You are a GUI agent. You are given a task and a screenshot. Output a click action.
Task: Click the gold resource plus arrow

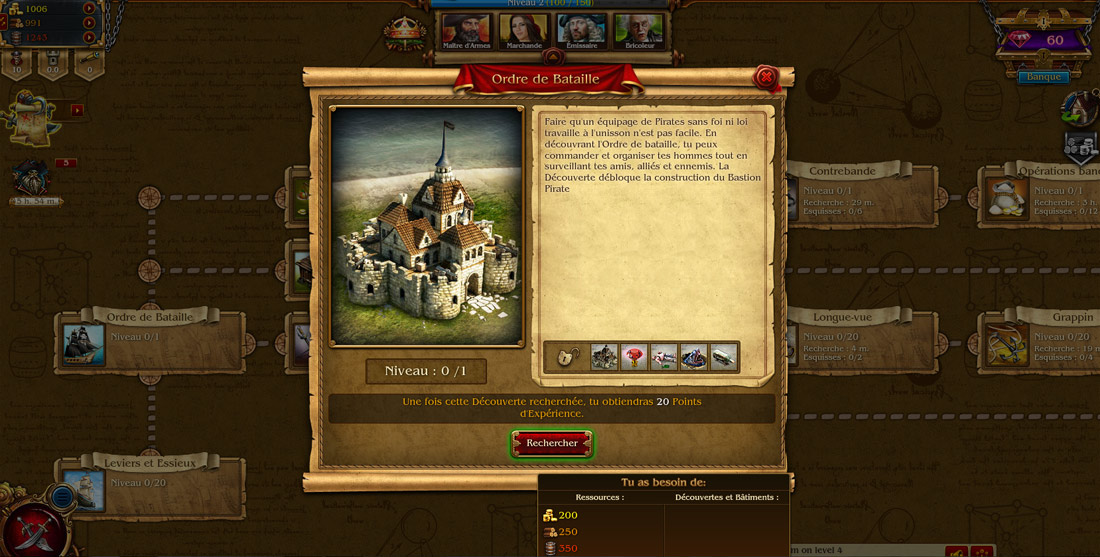tap(90, 9)
